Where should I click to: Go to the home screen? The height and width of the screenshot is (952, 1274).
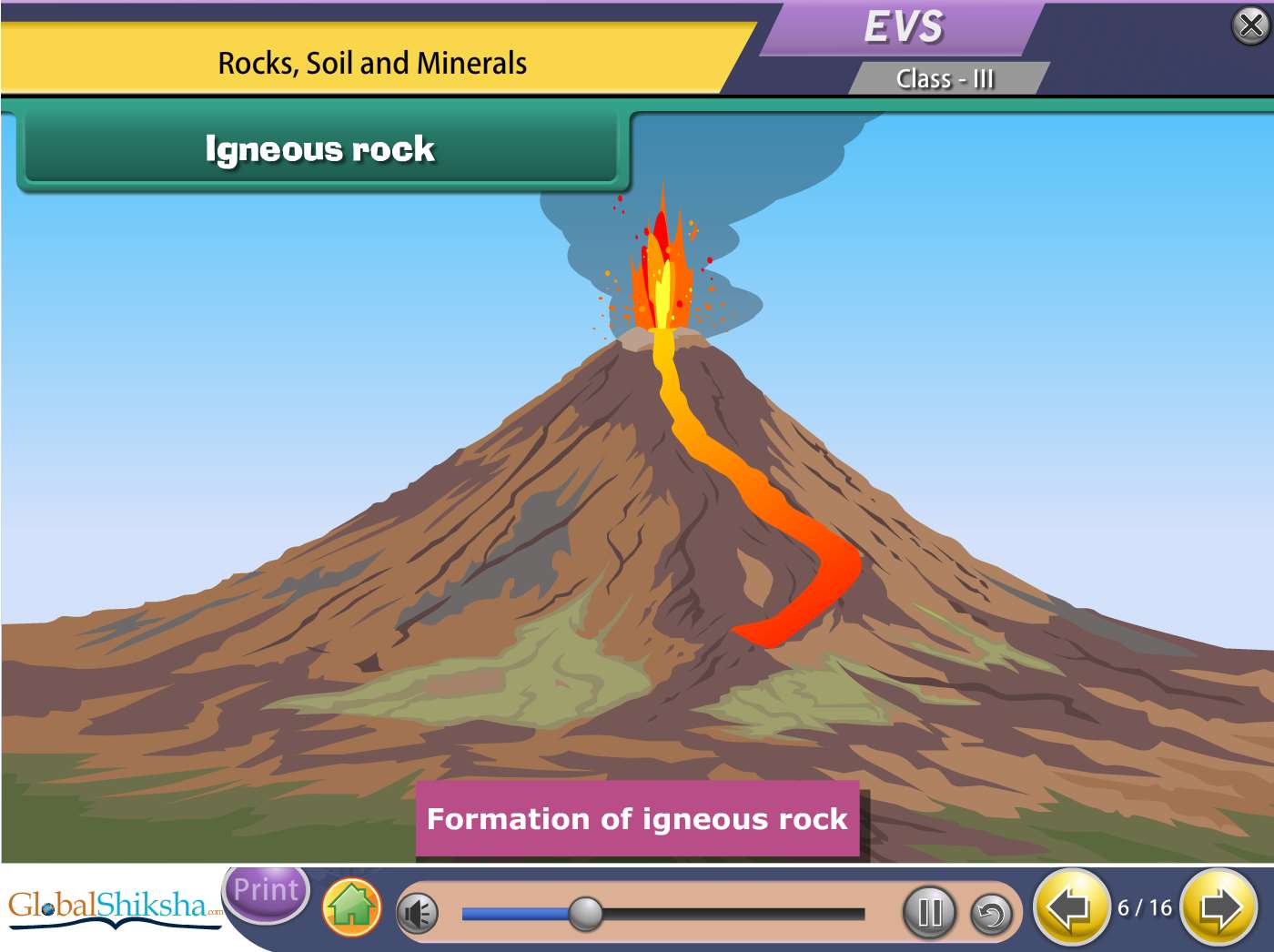click(x=351, y=907)
